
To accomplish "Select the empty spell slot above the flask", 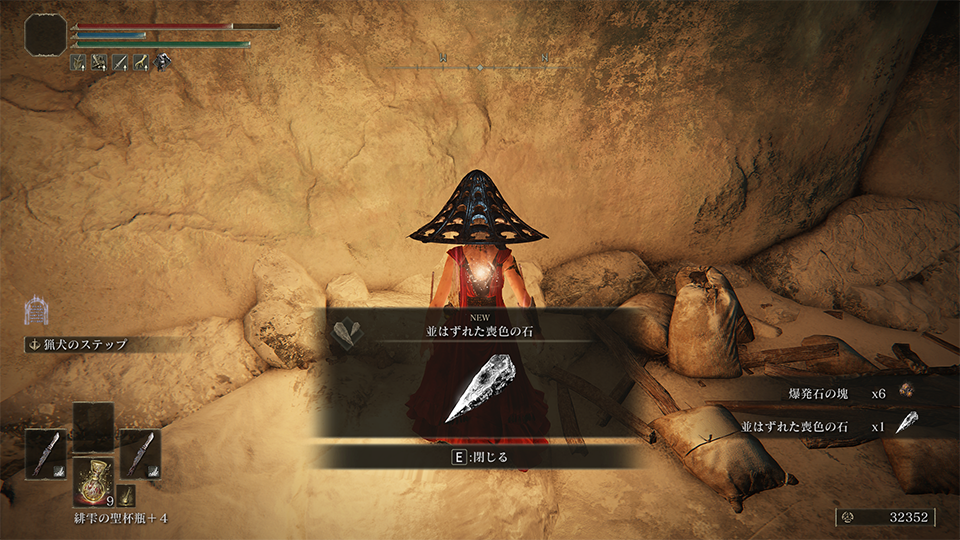I will 93,426.
